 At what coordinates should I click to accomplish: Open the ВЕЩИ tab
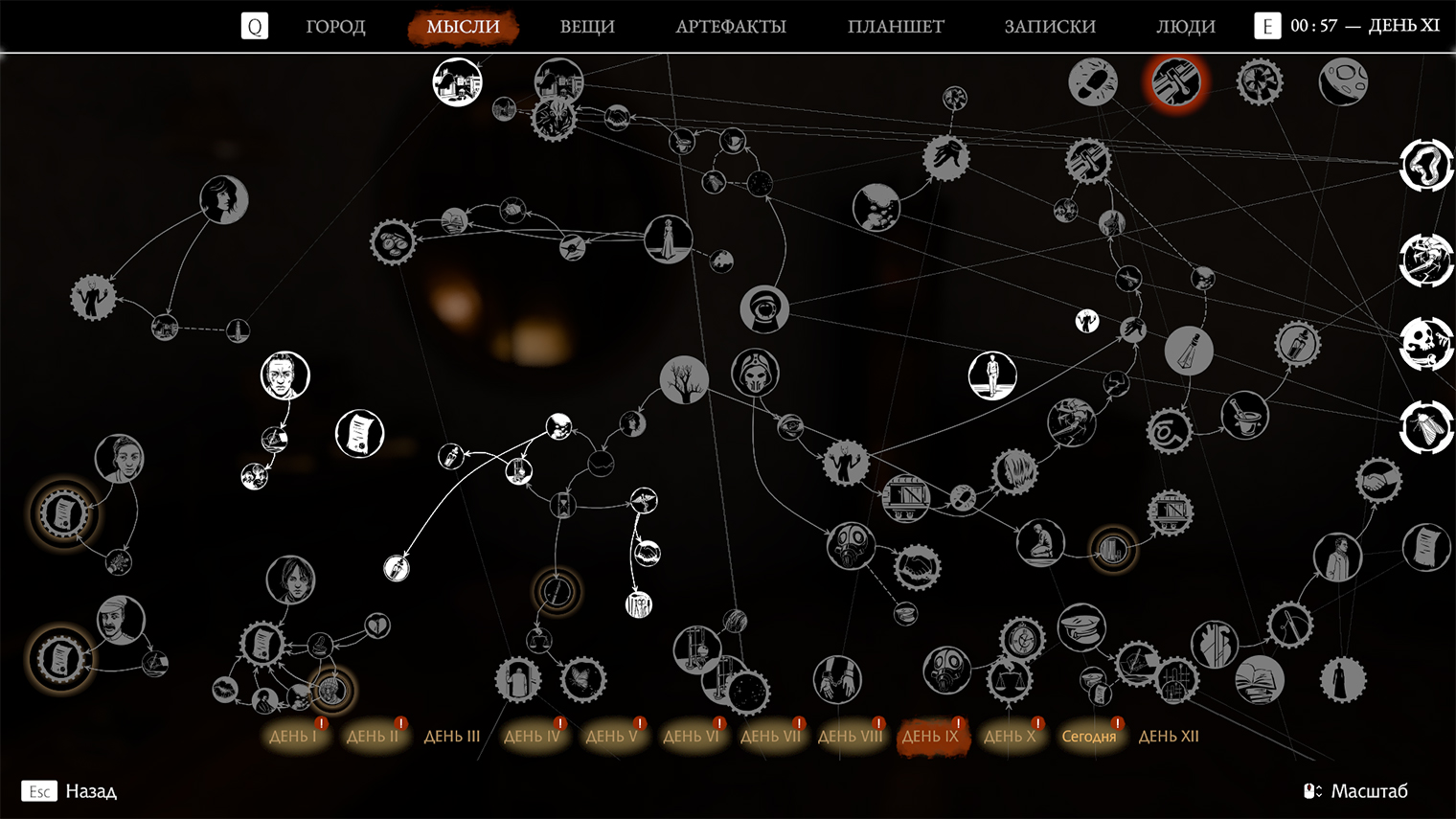point(586,27)
